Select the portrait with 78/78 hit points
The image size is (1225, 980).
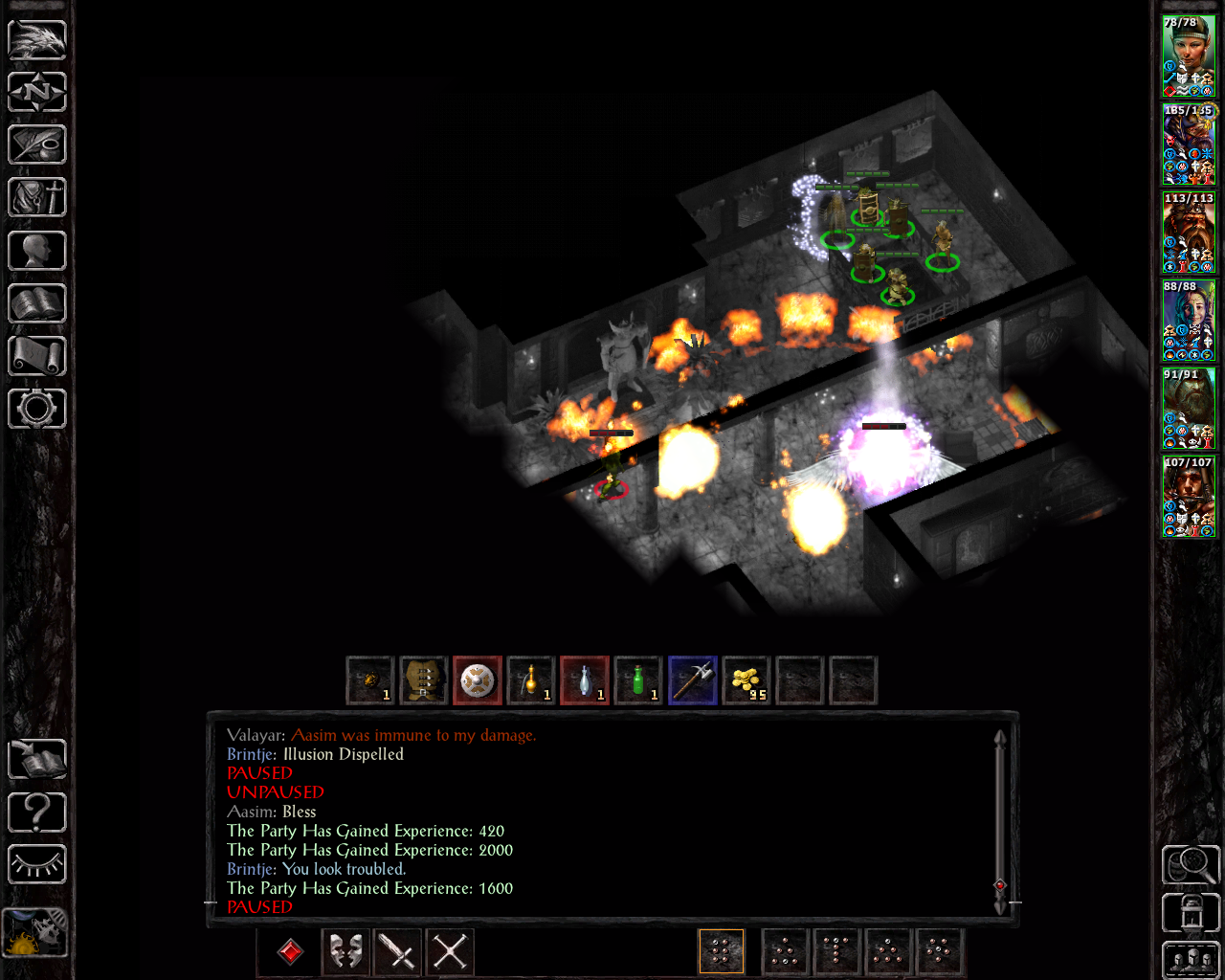click(1189, 56)
